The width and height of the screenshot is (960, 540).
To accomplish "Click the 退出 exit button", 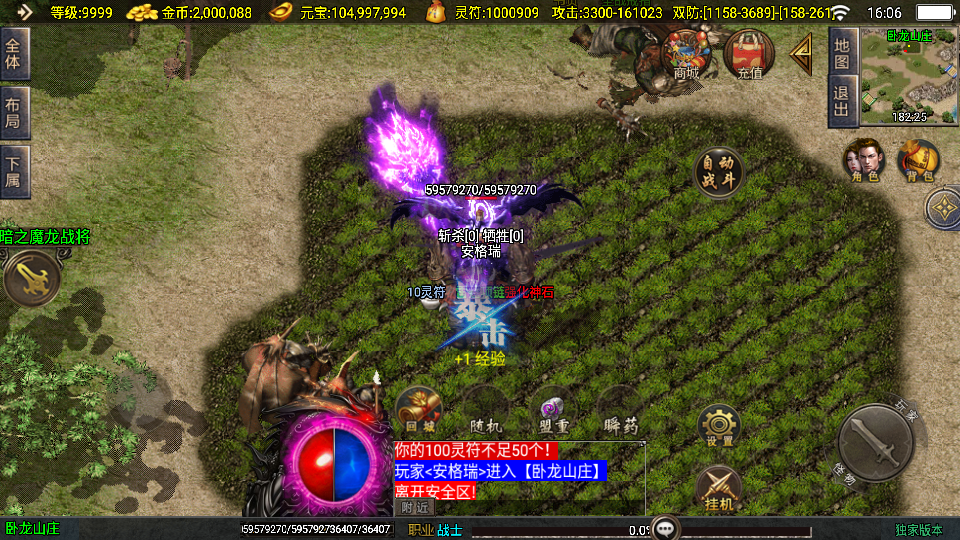I will 842,101.
